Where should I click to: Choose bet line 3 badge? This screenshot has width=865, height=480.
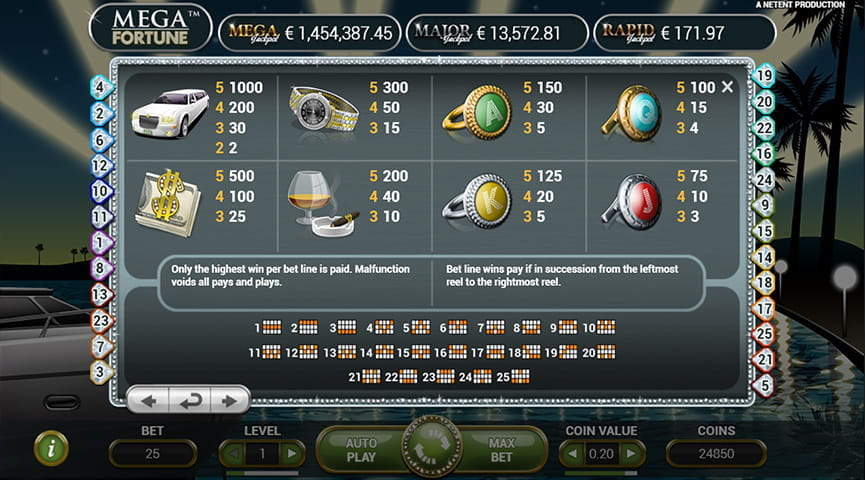(x=100, y=371)
